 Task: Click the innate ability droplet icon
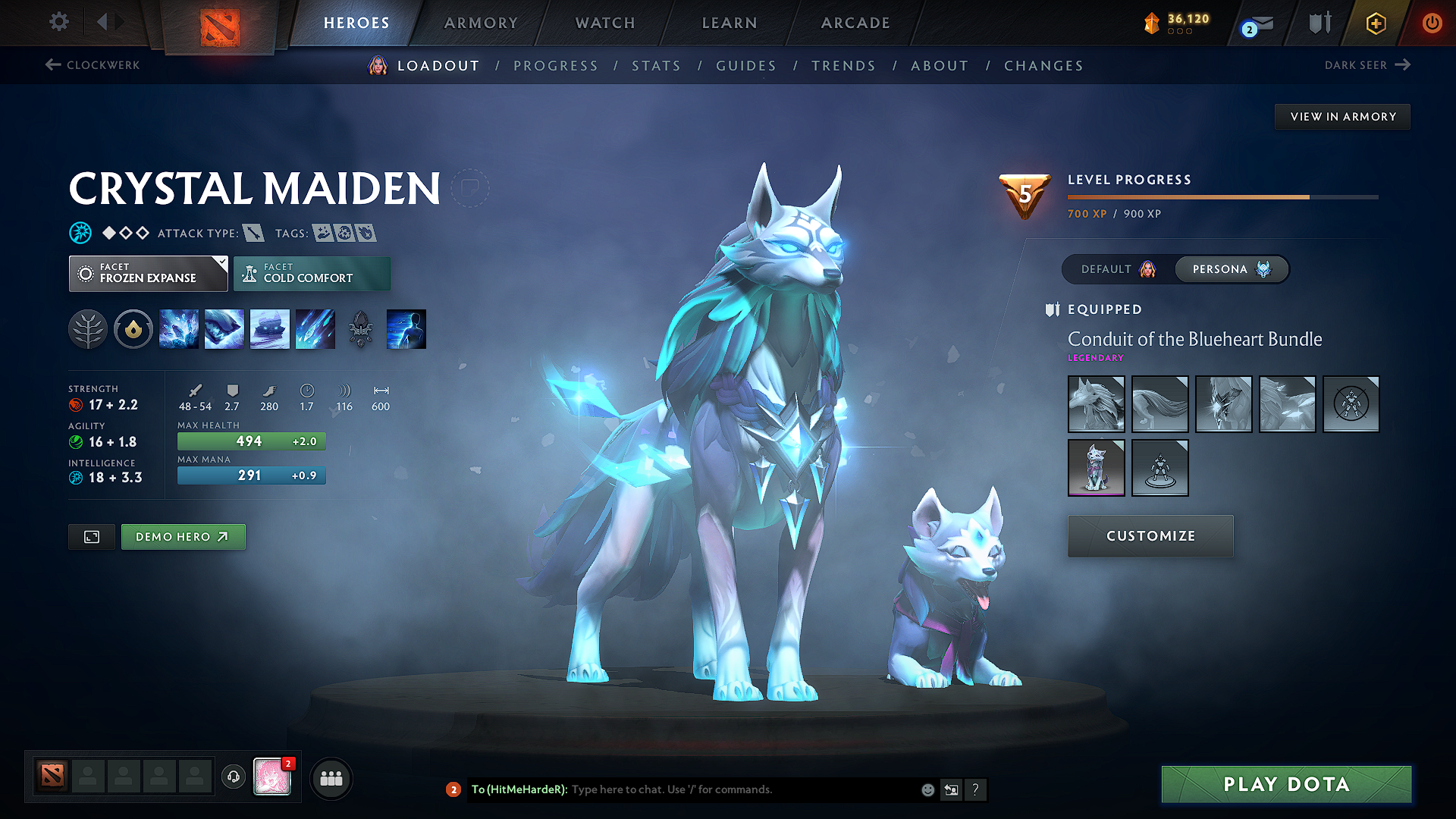[x=133, y=329]
